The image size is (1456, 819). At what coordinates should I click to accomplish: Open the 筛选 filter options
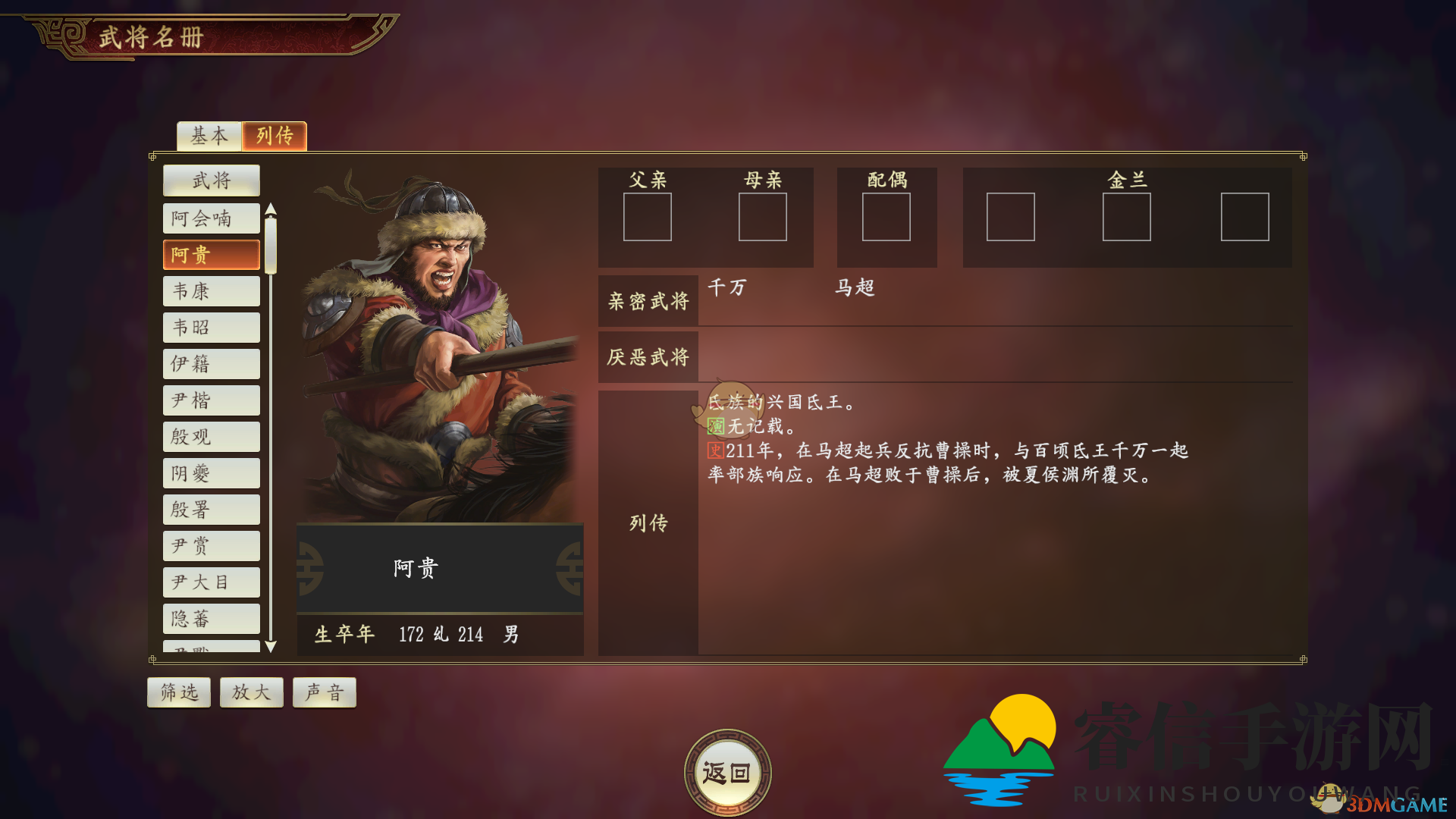pos(178,692)
